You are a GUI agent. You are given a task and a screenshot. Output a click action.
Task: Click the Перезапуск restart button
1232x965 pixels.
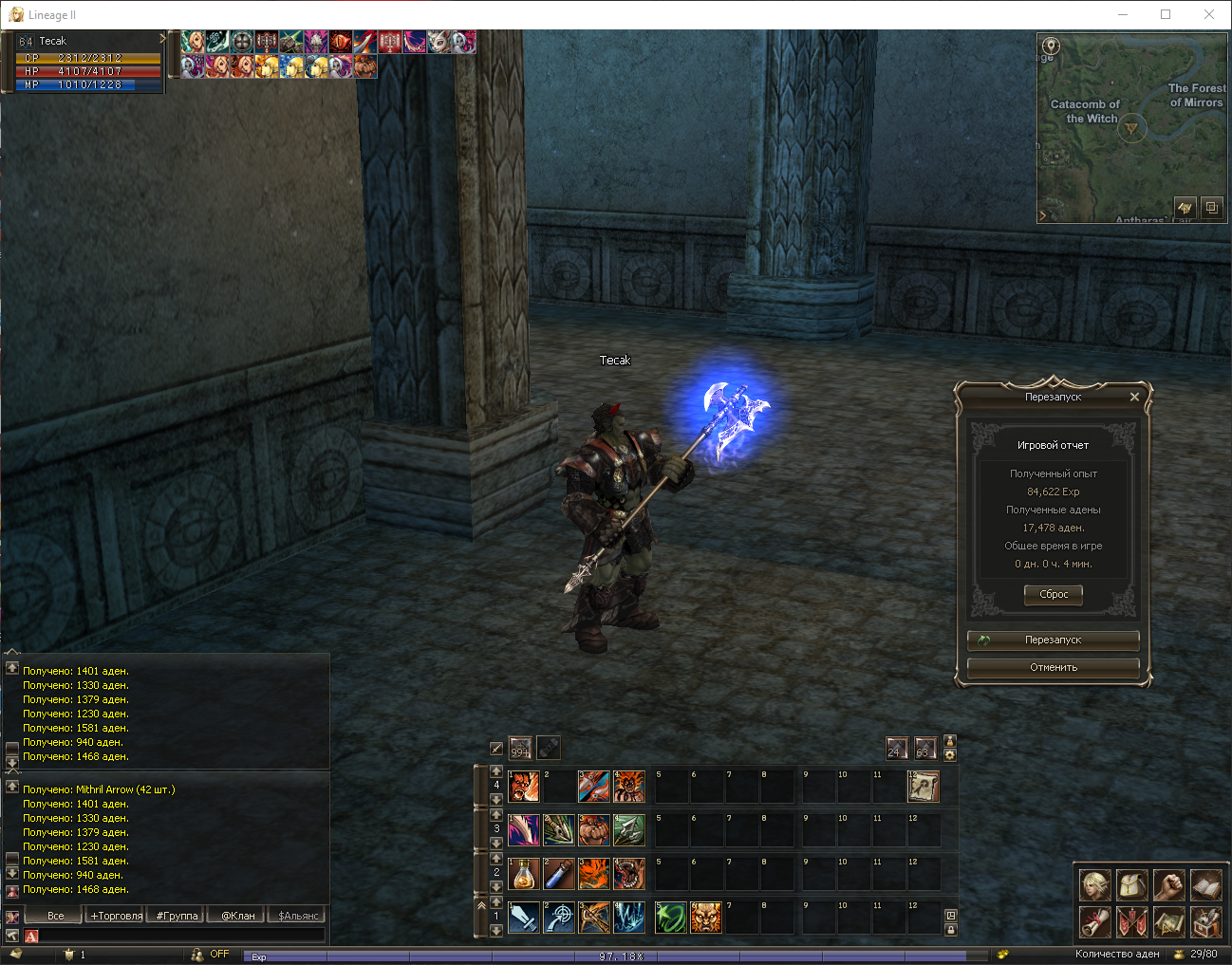click(1053, 640)
